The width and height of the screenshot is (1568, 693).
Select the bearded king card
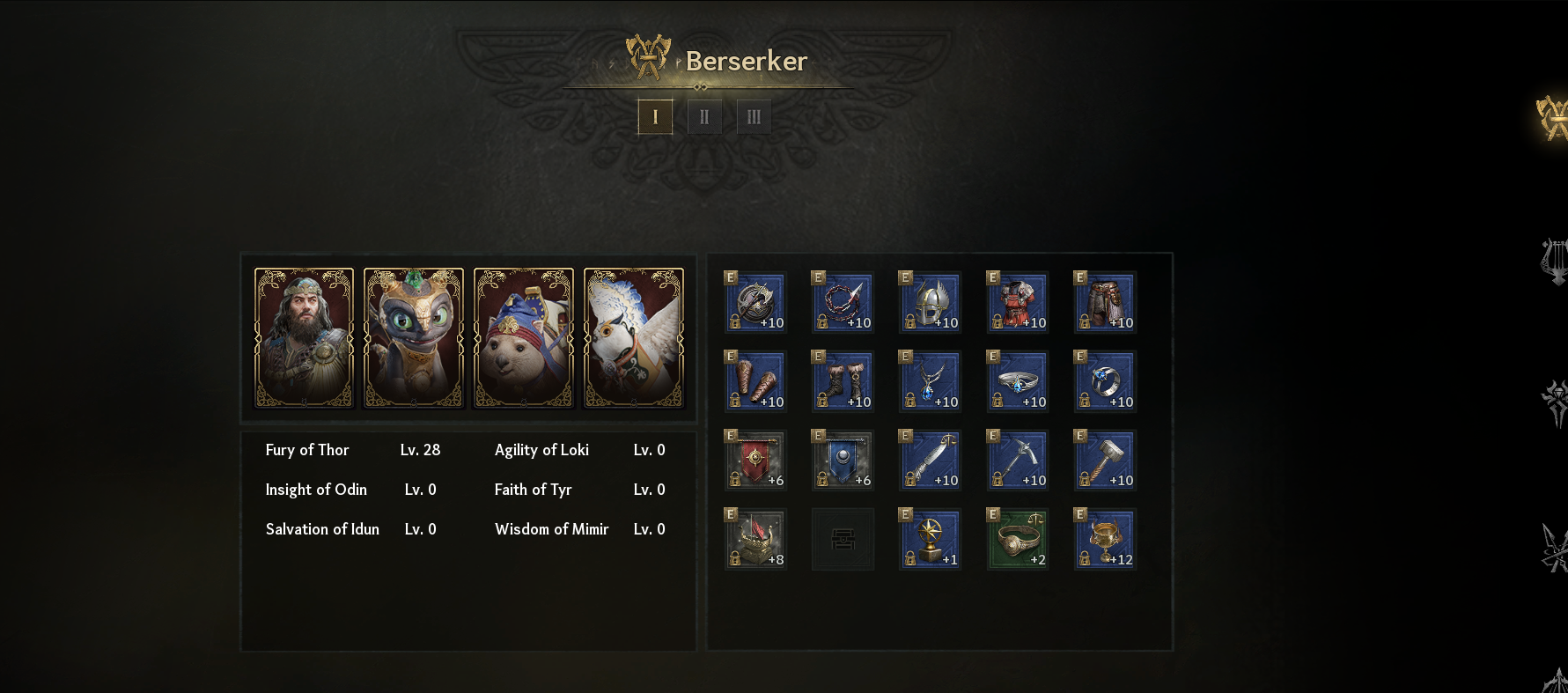[x=304, y=338]
